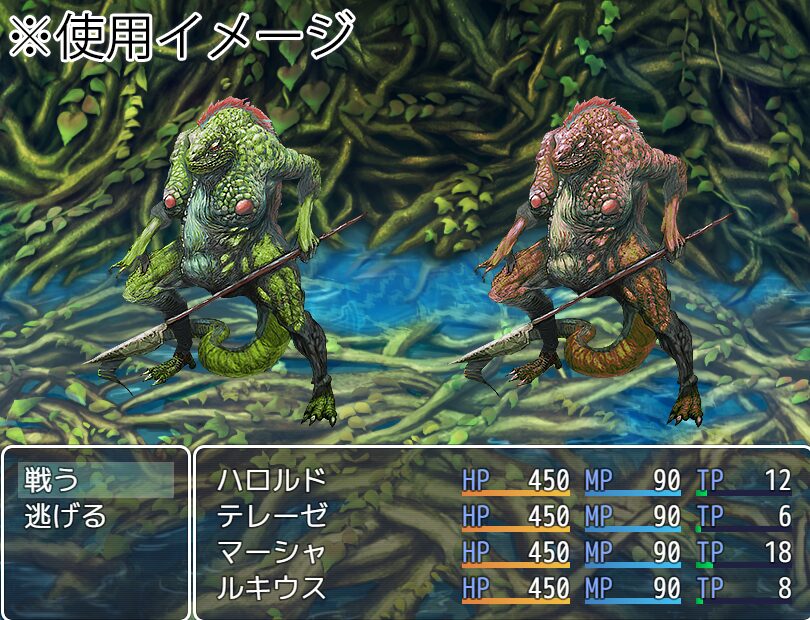Click party member テレーゼ in status list

(272, 517)
